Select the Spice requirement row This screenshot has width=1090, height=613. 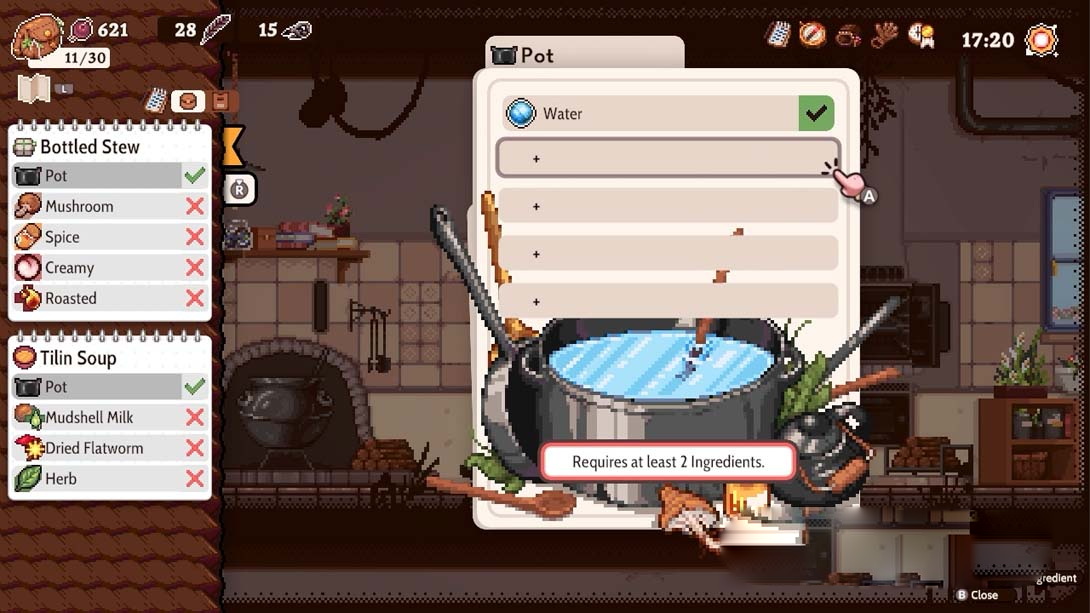pyautogui.click(x=110, y=237)
